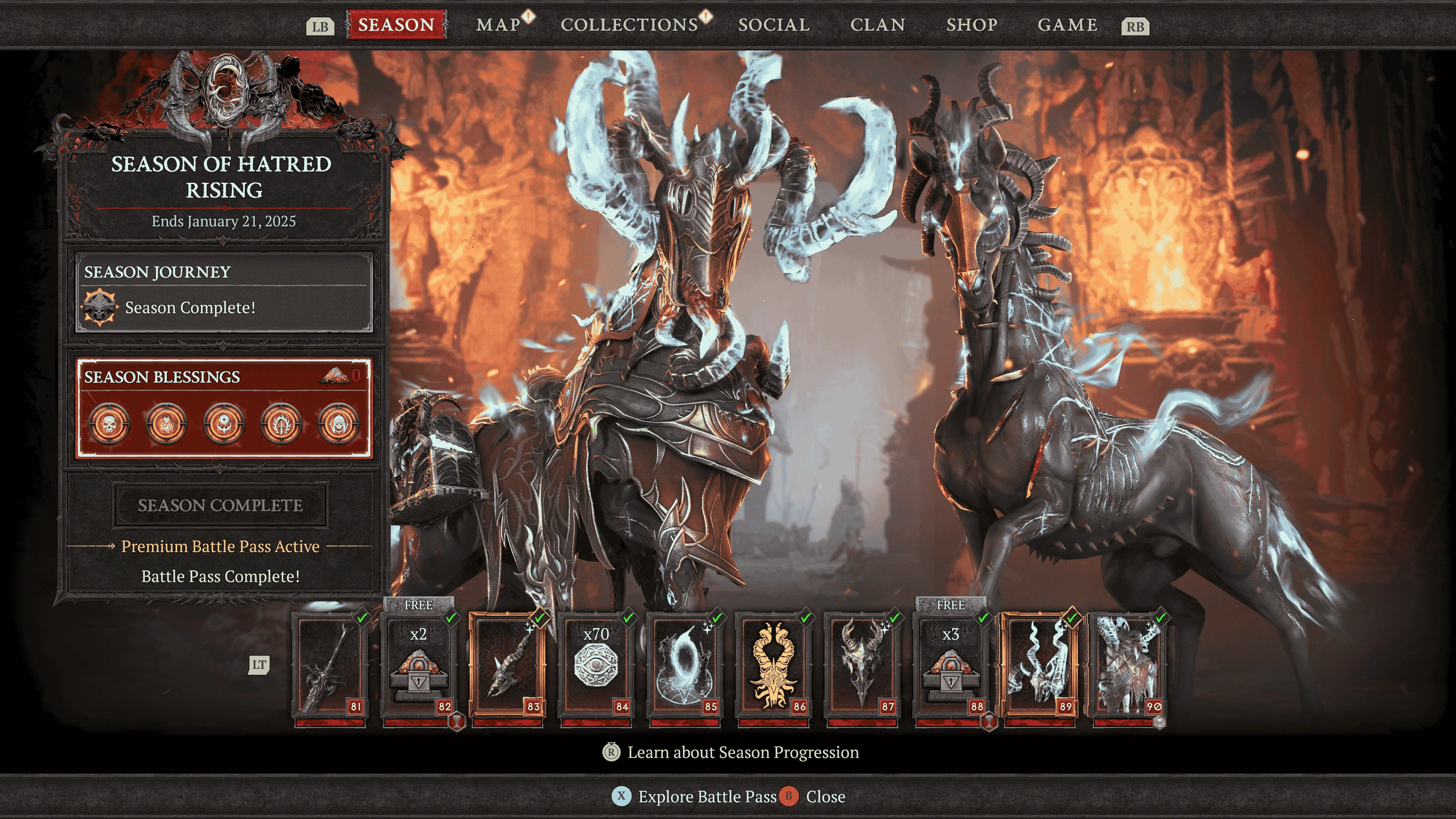Select the Season tab
The image size is (1456, 819).
coord(395,25)
